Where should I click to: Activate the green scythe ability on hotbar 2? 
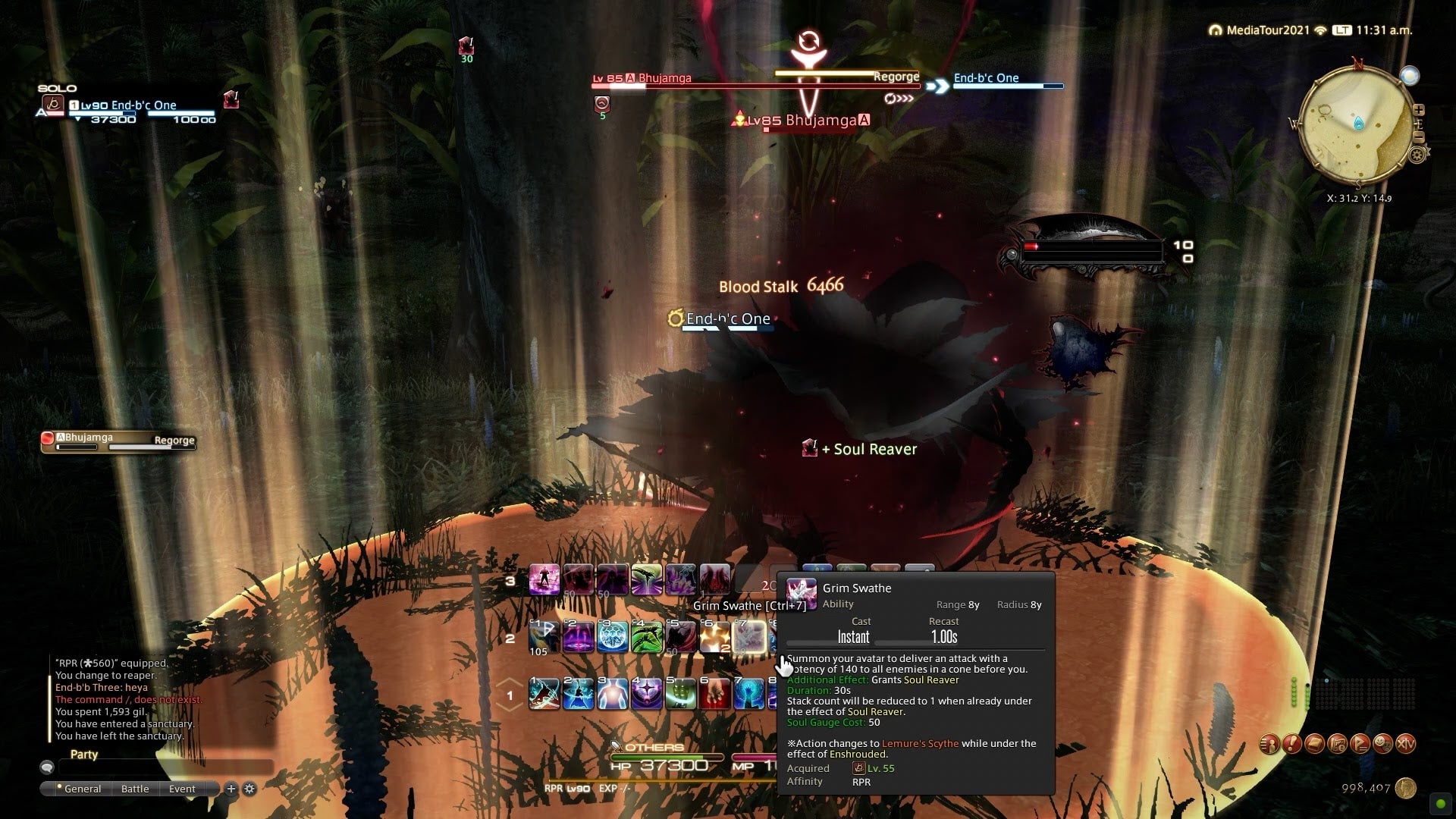(x=647, y=637)
